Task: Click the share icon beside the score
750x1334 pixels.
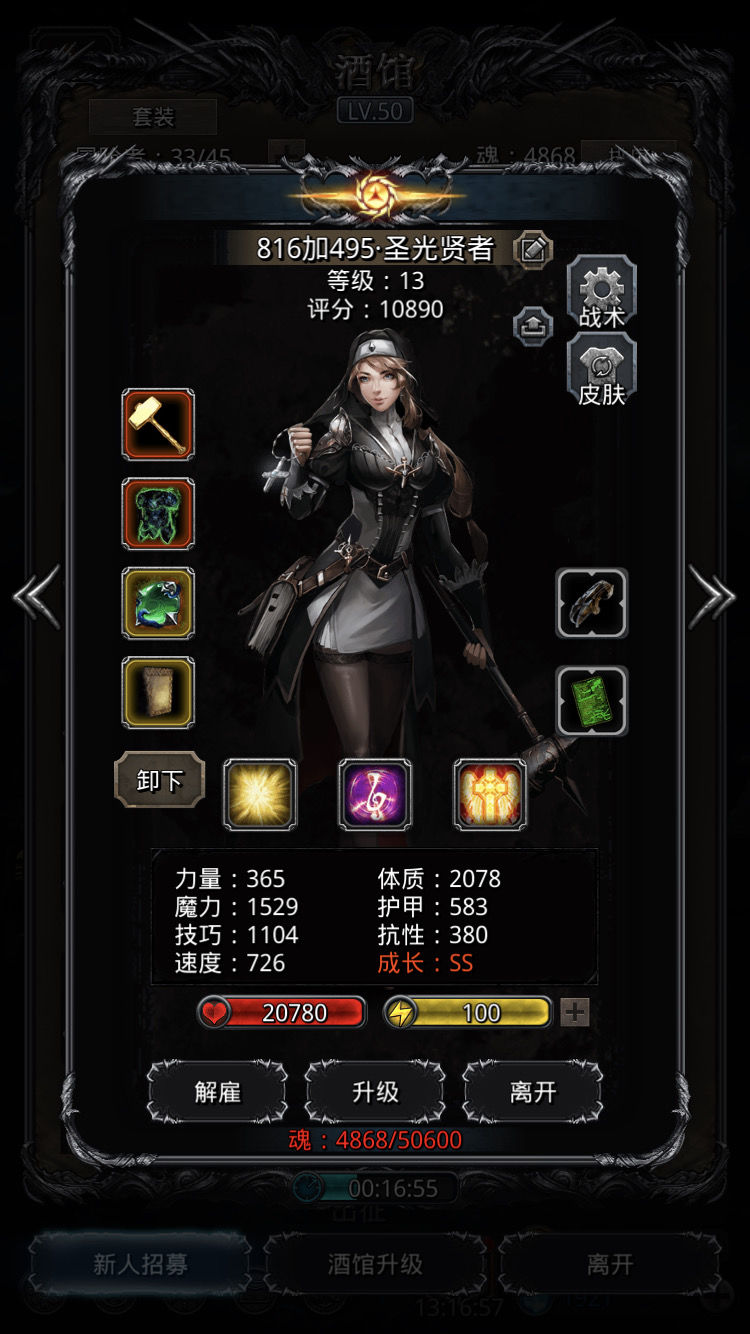Action: pyautogui.click(x=533, y=325)
